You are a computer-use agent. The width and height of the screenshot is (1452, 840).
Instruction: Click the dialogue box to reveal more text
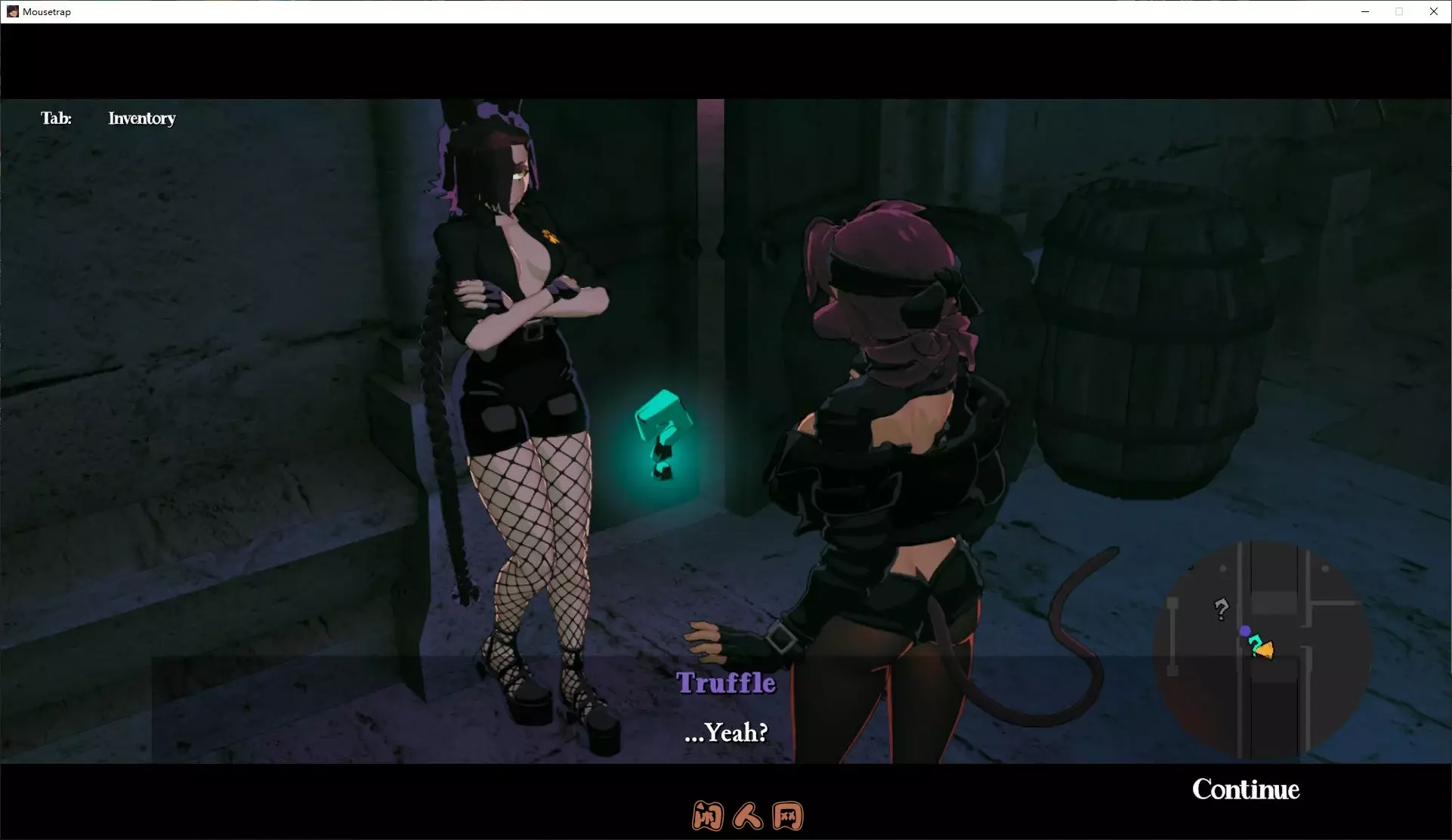[x=725, y=710]
